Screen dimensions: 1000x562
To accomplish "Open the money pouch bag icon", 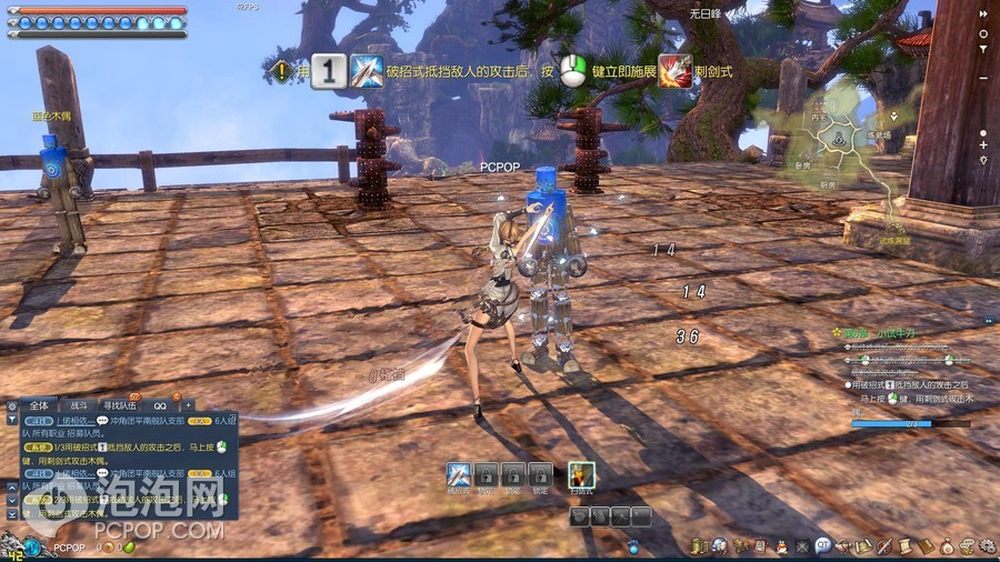I will click(949, 546).
